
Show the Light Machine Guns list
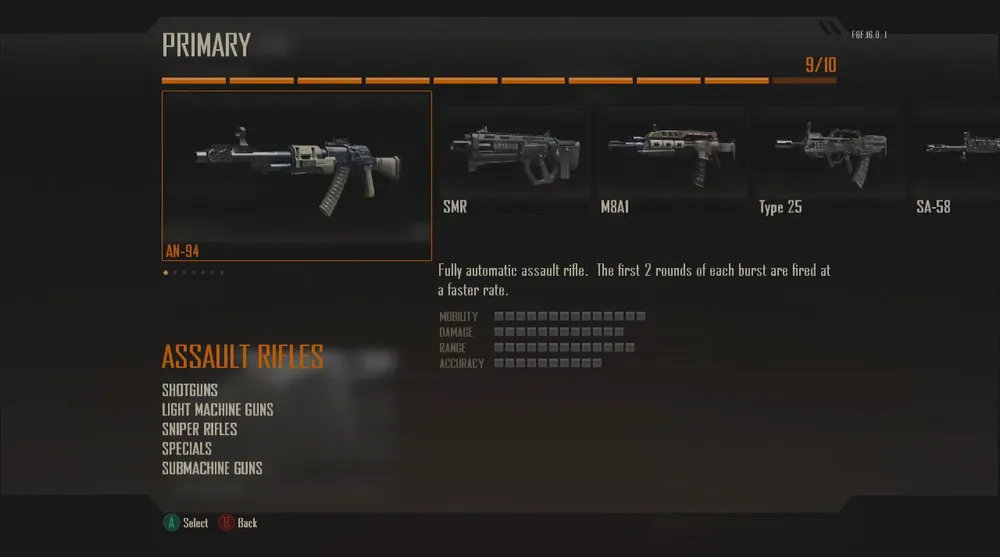218,410
